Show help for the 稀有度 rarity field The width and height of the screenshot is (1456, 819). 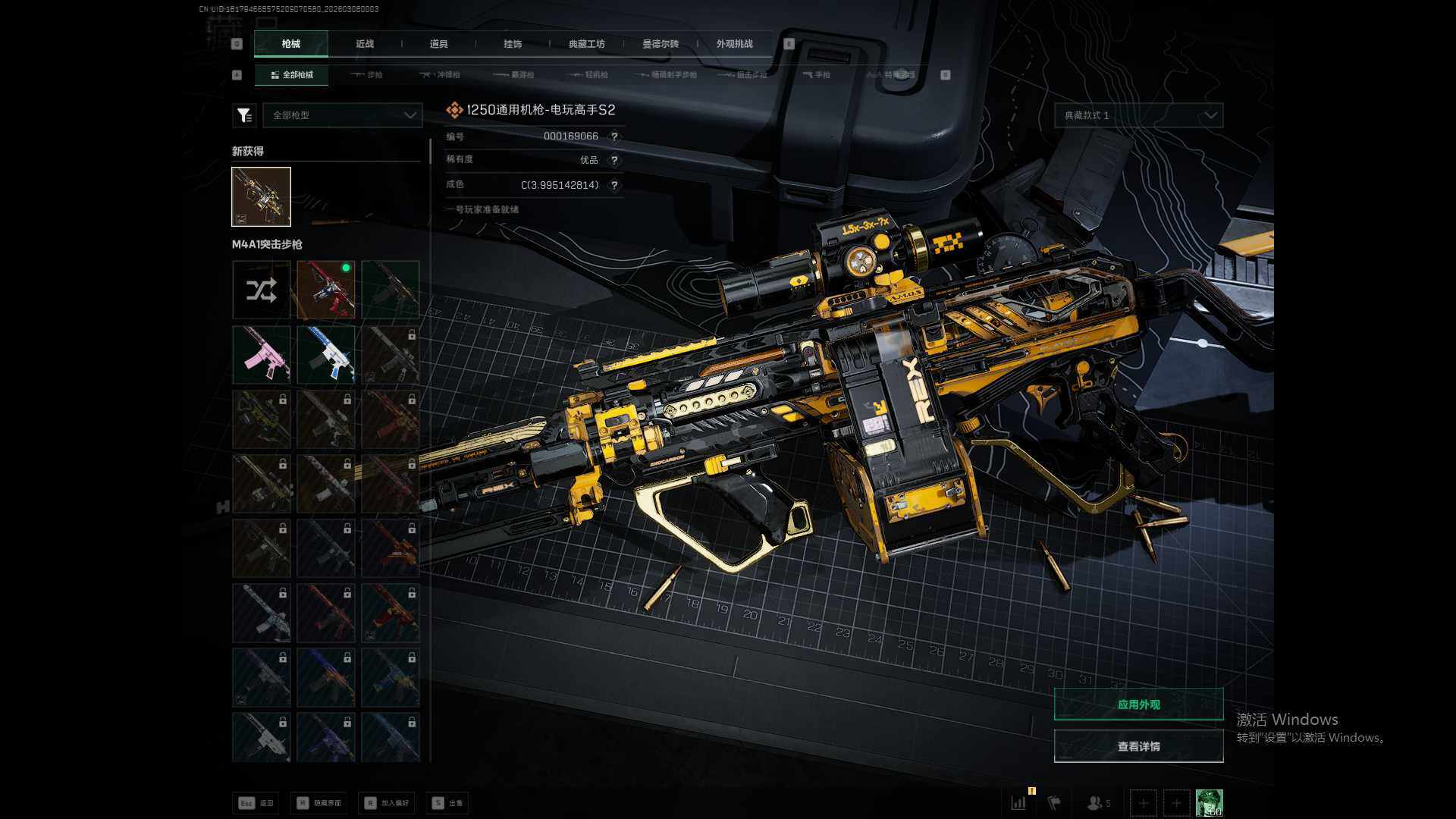click(614, 161)
